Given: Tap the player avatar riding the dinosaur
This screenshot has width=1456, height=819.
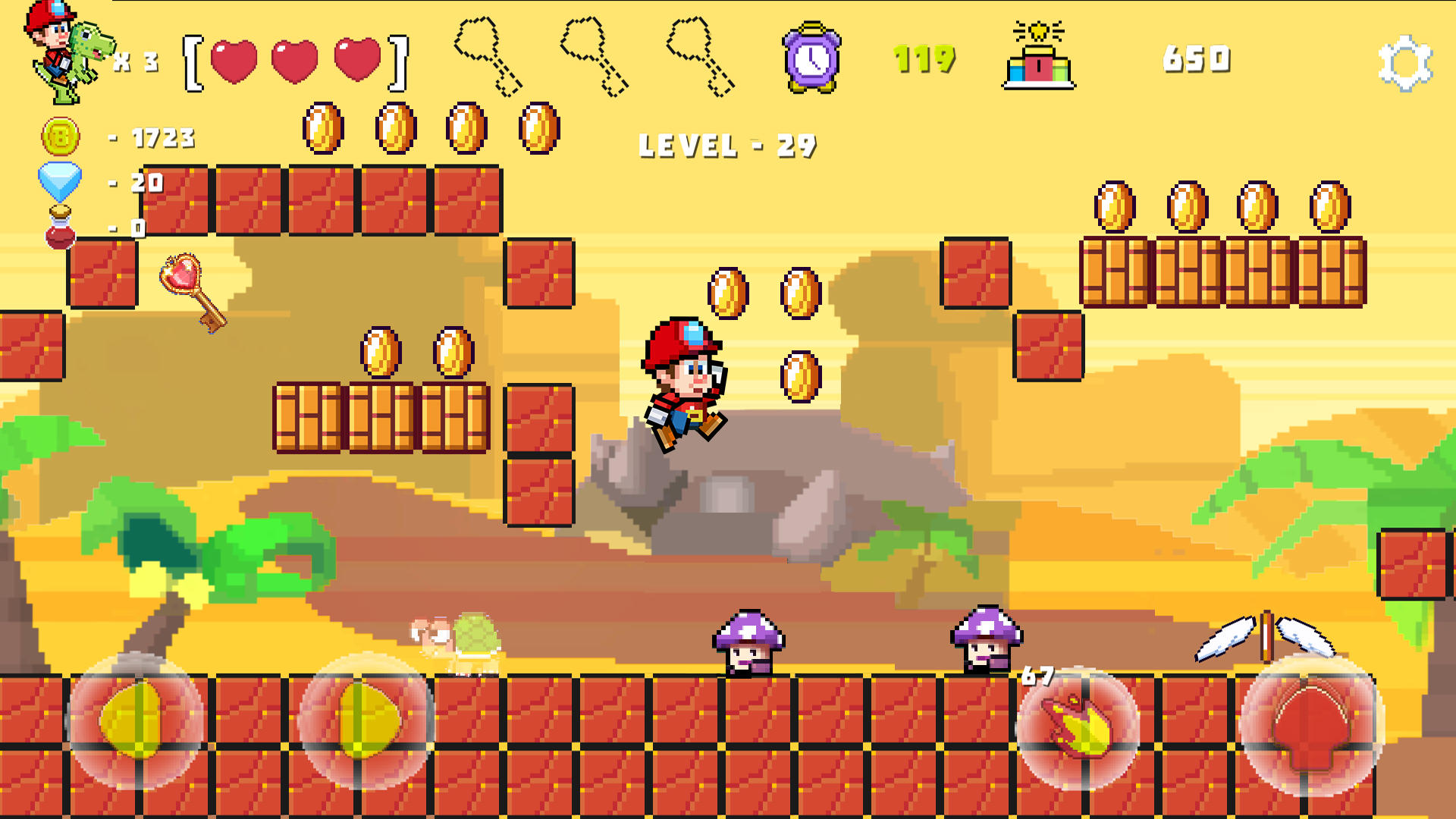Looking at the screenshot, I should click(61, 45).
